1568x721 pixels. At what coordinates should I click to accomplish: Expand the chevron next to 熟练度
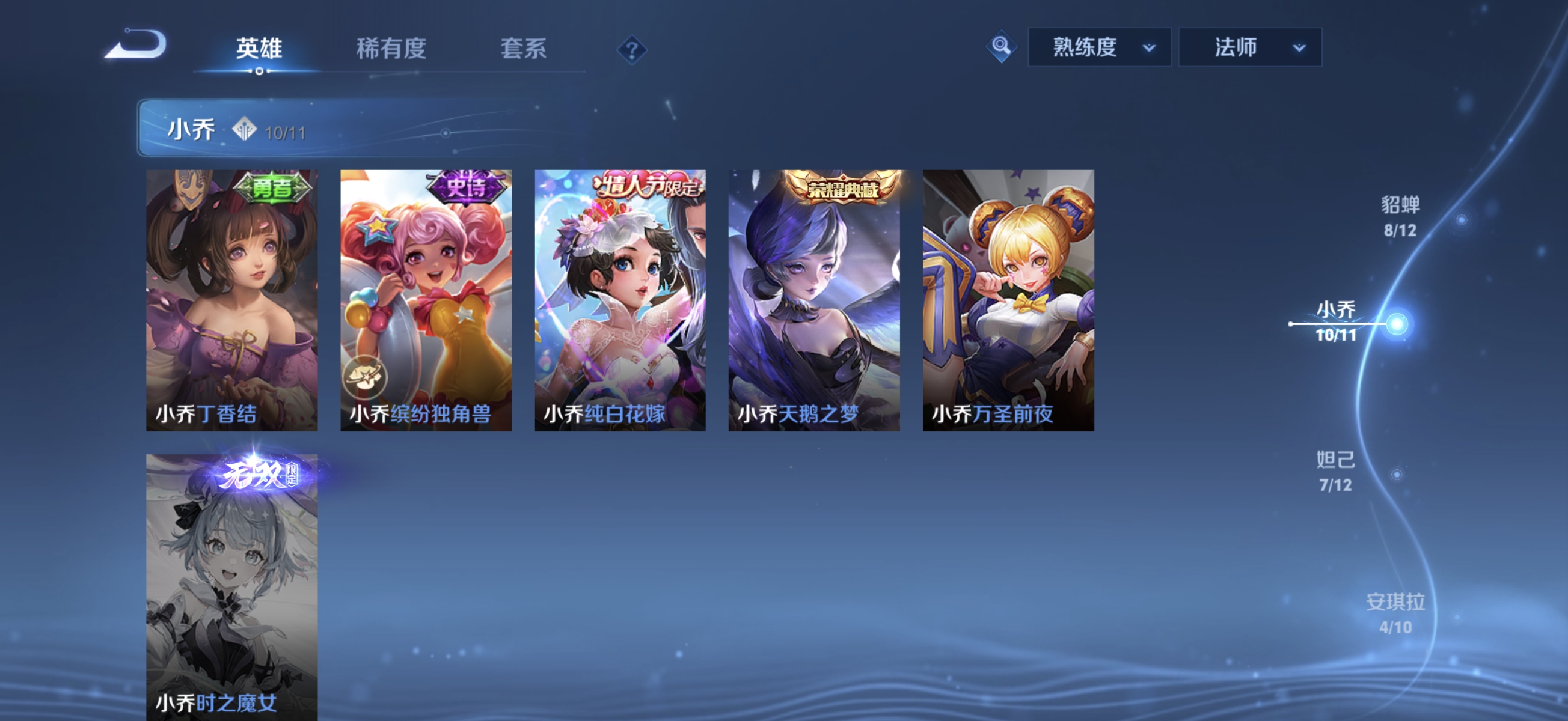tap(1155, 48)
